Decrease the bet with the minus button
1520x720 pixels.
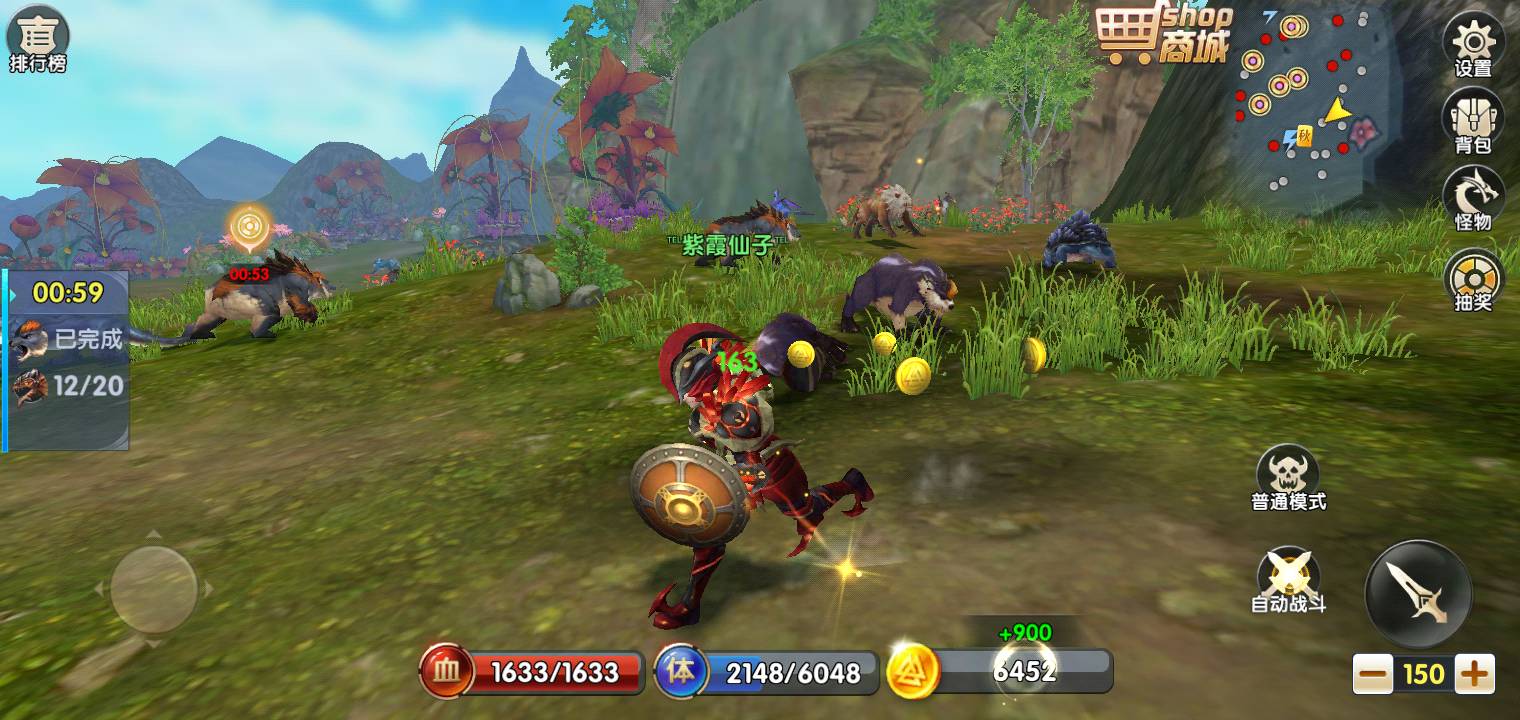click(1374, 674)
